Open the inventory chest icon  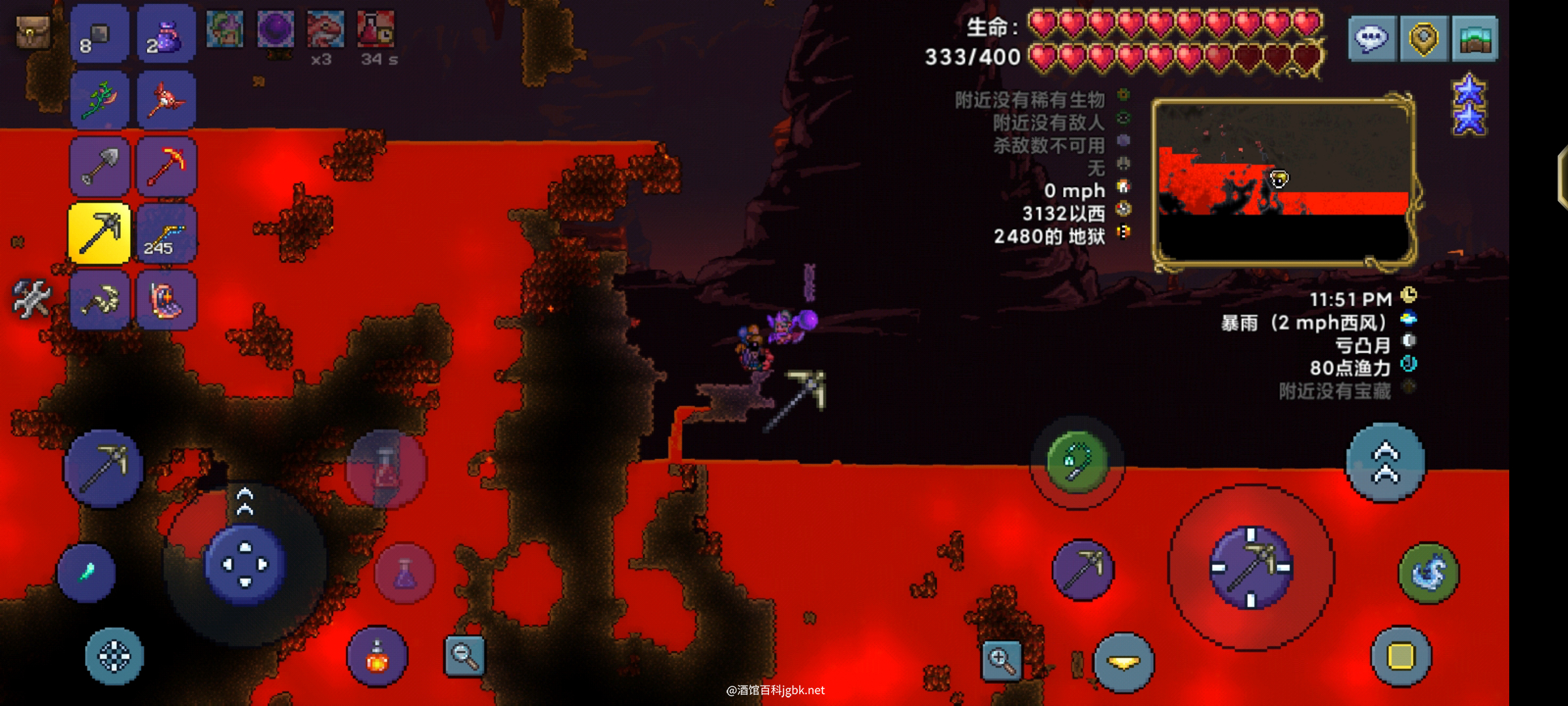pos(32,31)
